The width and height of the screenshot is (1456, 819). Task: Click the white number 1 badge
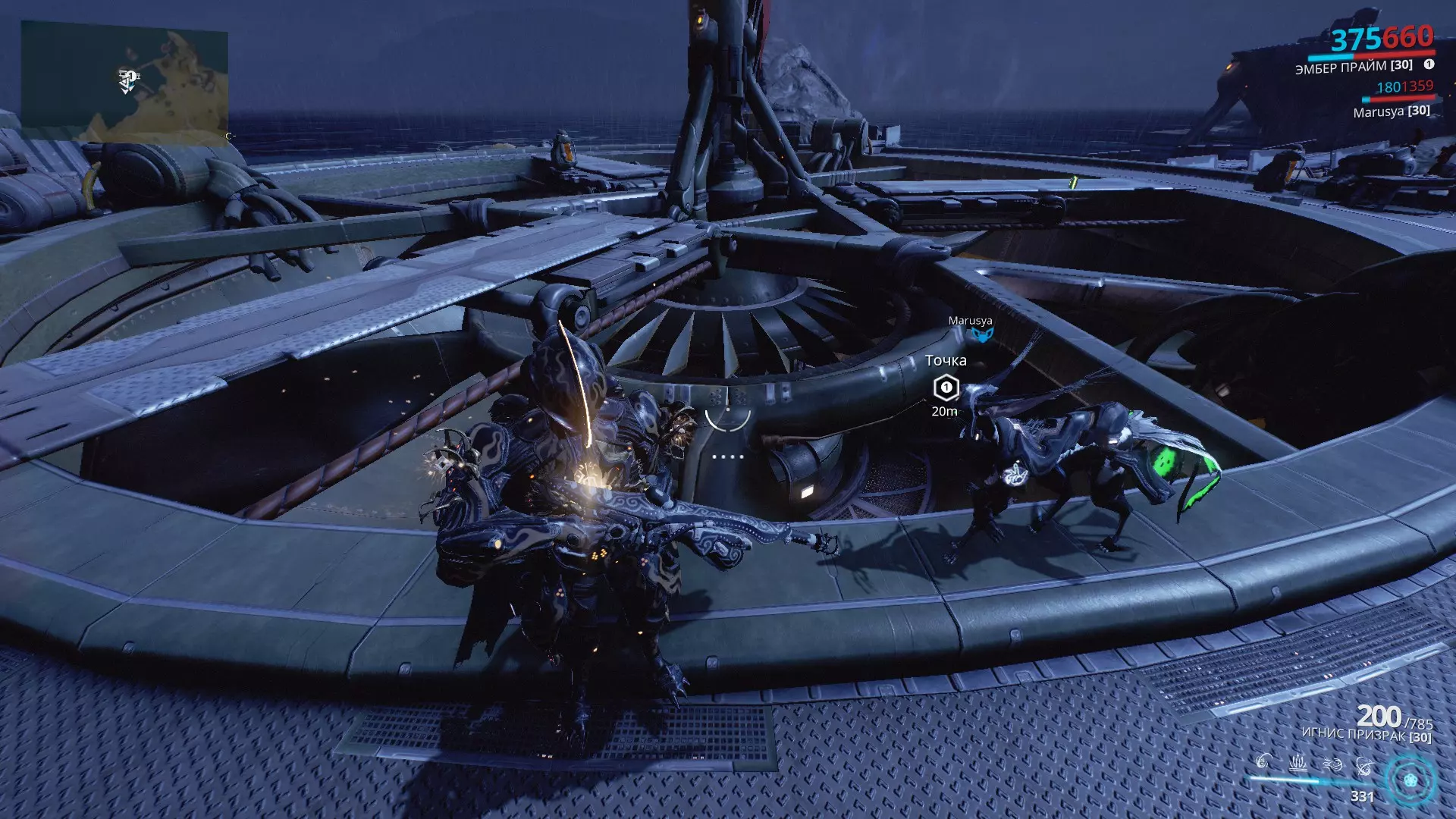(1429, 64)
